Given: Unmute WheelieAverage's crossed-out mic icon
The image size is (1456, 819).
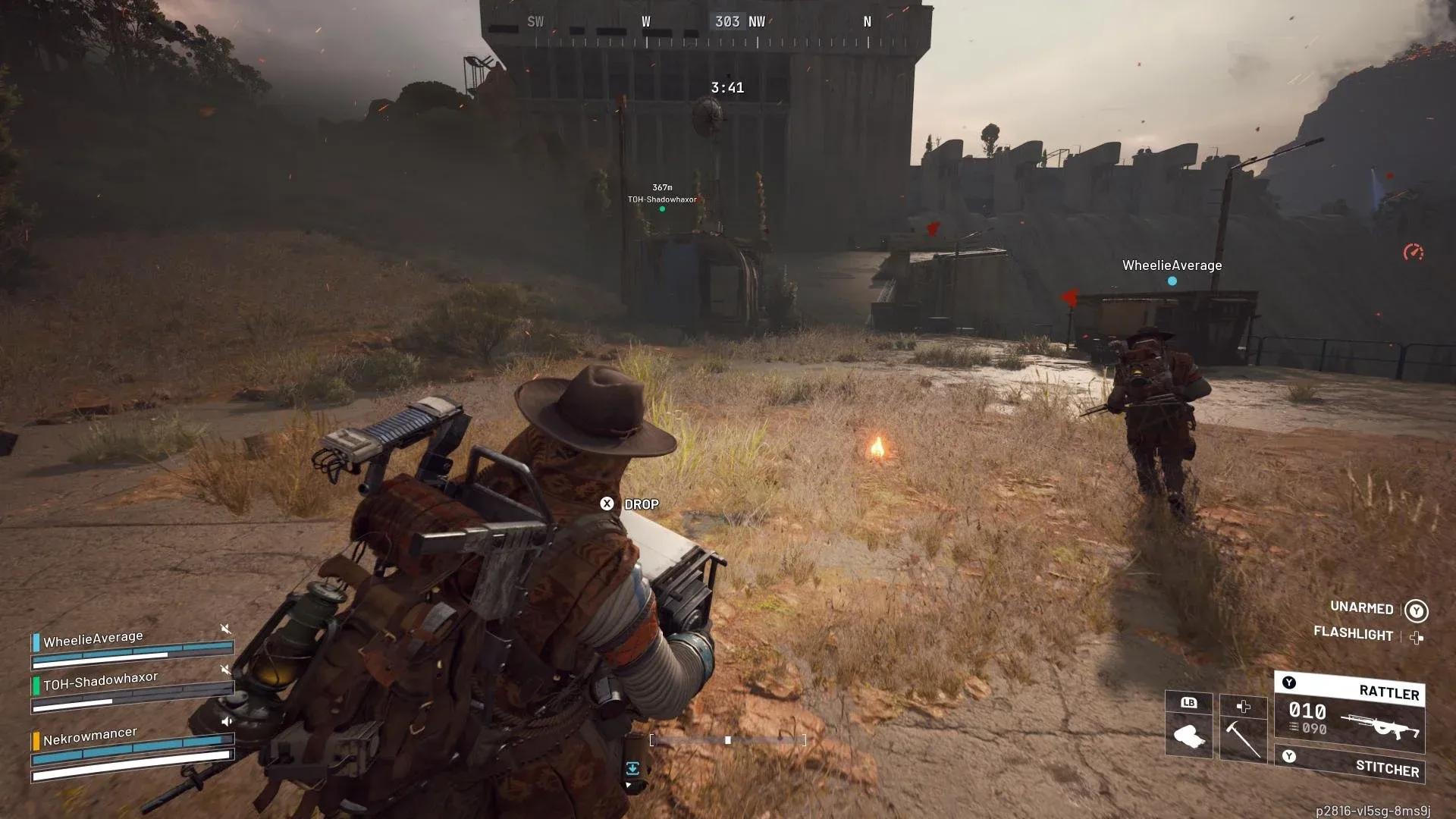Looking at the screenshot, I should coord(225,629).
